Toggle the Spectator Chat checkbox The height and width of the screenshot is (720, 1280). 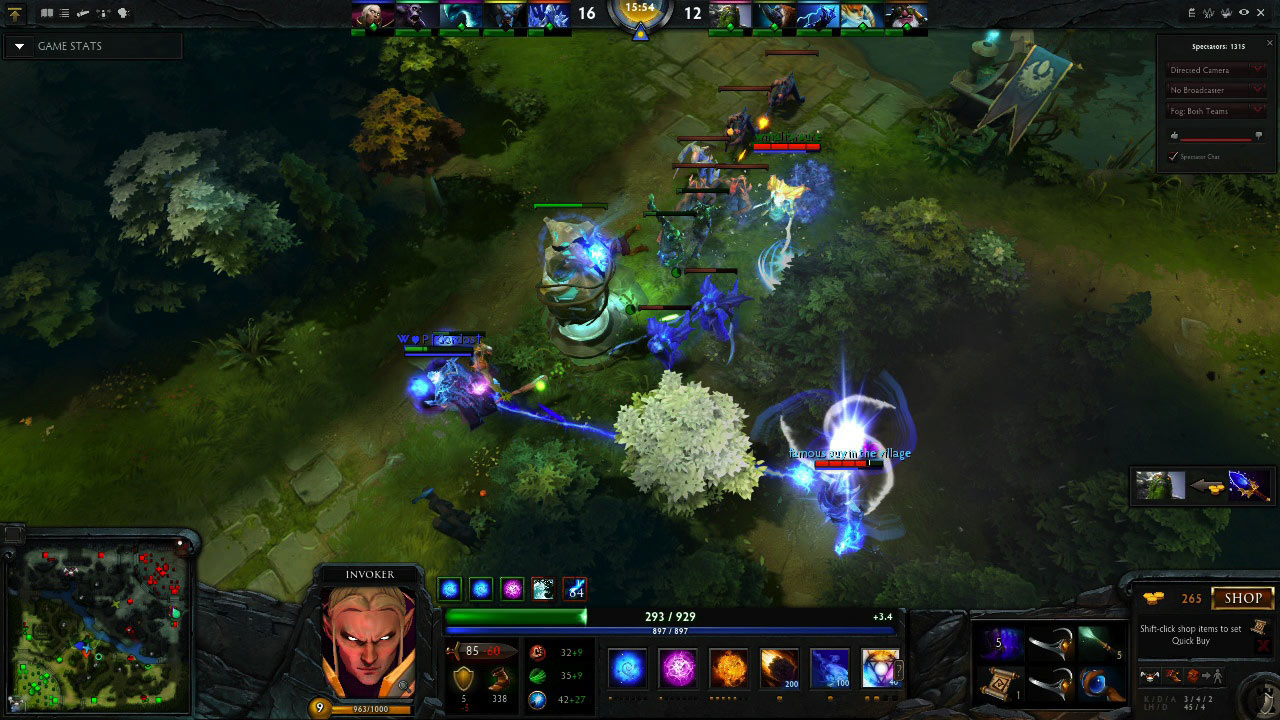1173,157
